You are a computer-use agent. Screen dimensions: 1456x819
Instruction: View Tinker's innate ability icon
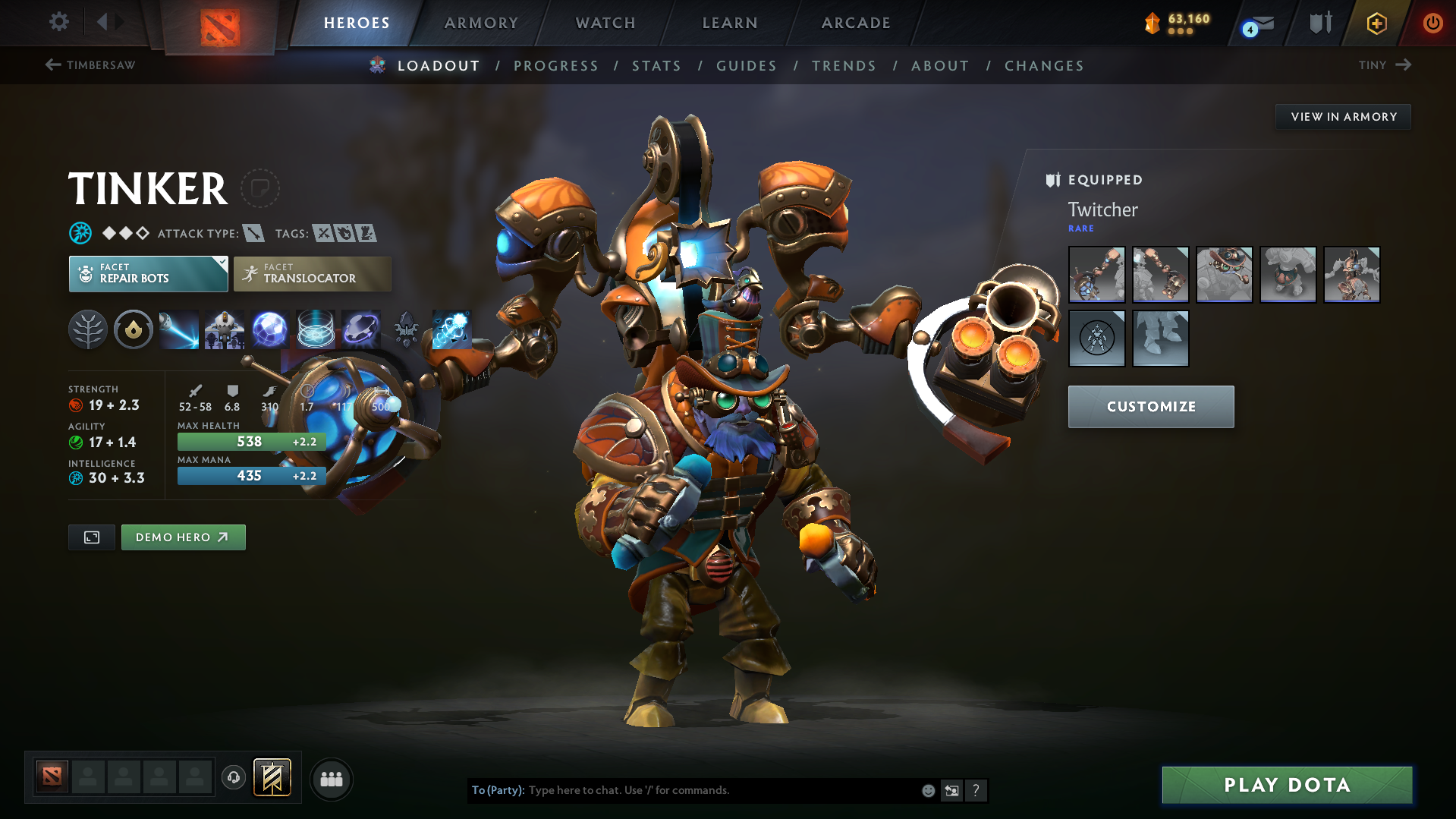click(x=133, y=329)
